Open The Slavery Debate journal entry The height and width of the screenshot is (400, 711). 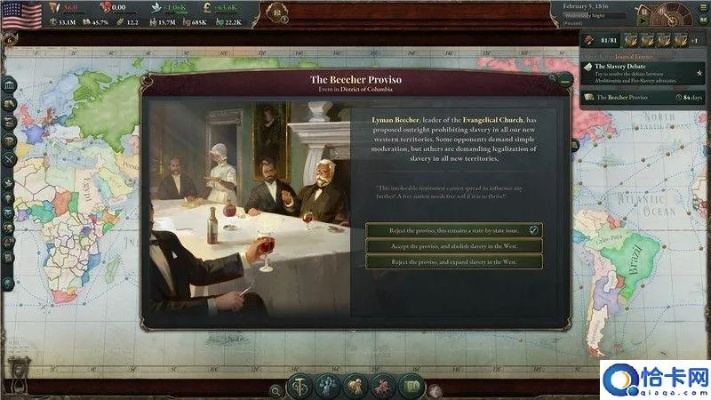(640, 70)
